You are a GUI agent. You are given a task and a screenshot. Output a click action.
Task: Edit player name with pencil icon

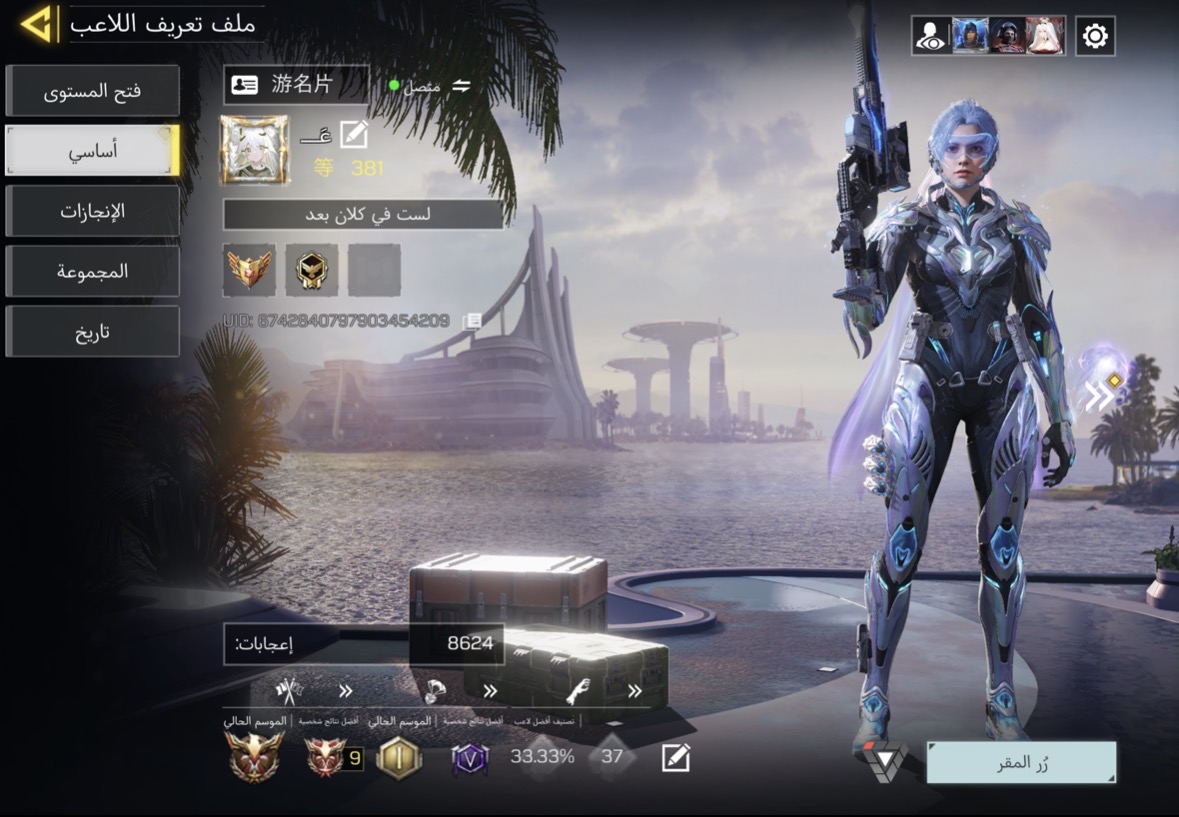pyautogui.click(x=354, y=134)
